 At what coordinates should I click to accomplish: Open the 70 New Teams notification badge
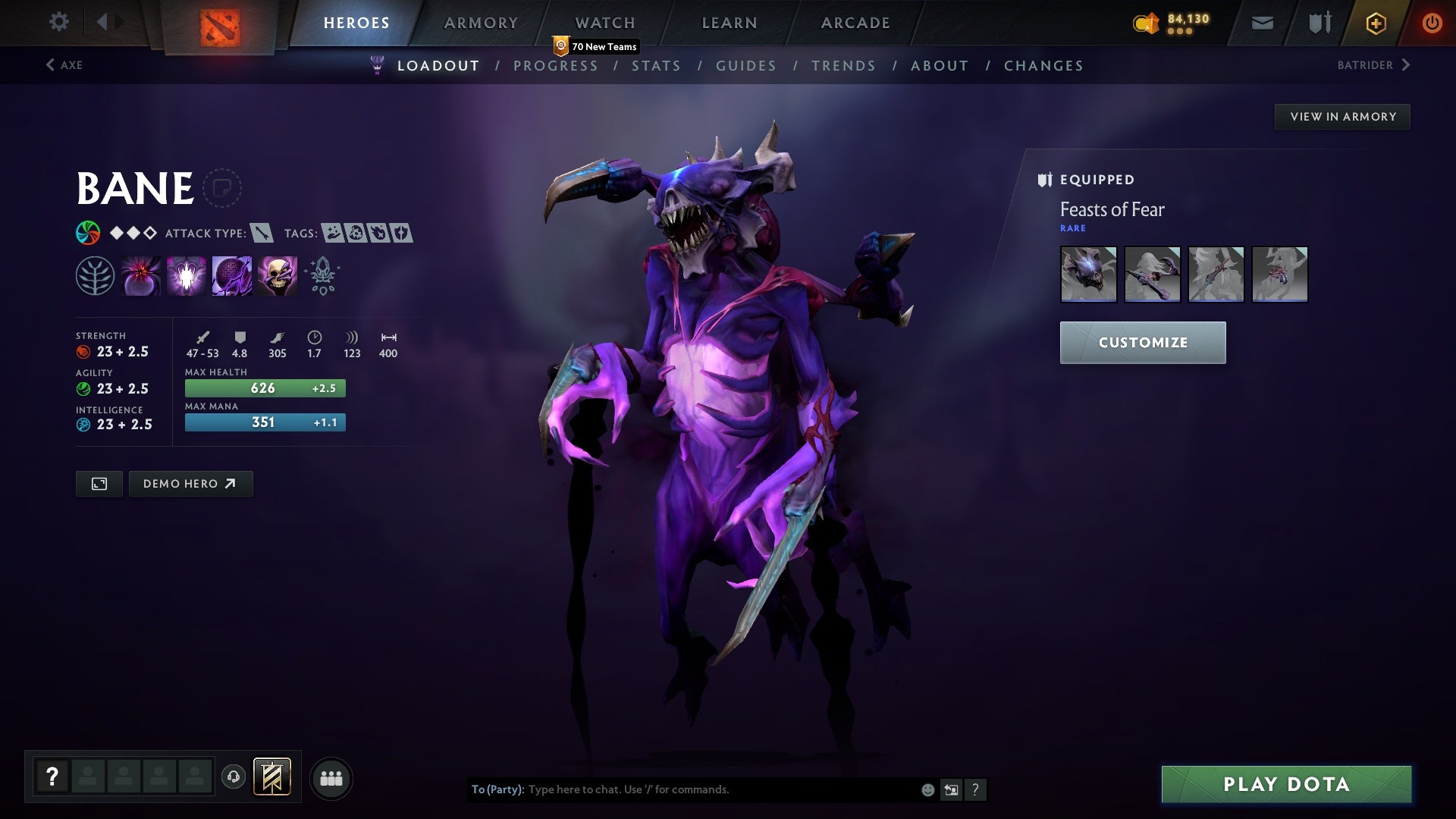click(596, 45)
